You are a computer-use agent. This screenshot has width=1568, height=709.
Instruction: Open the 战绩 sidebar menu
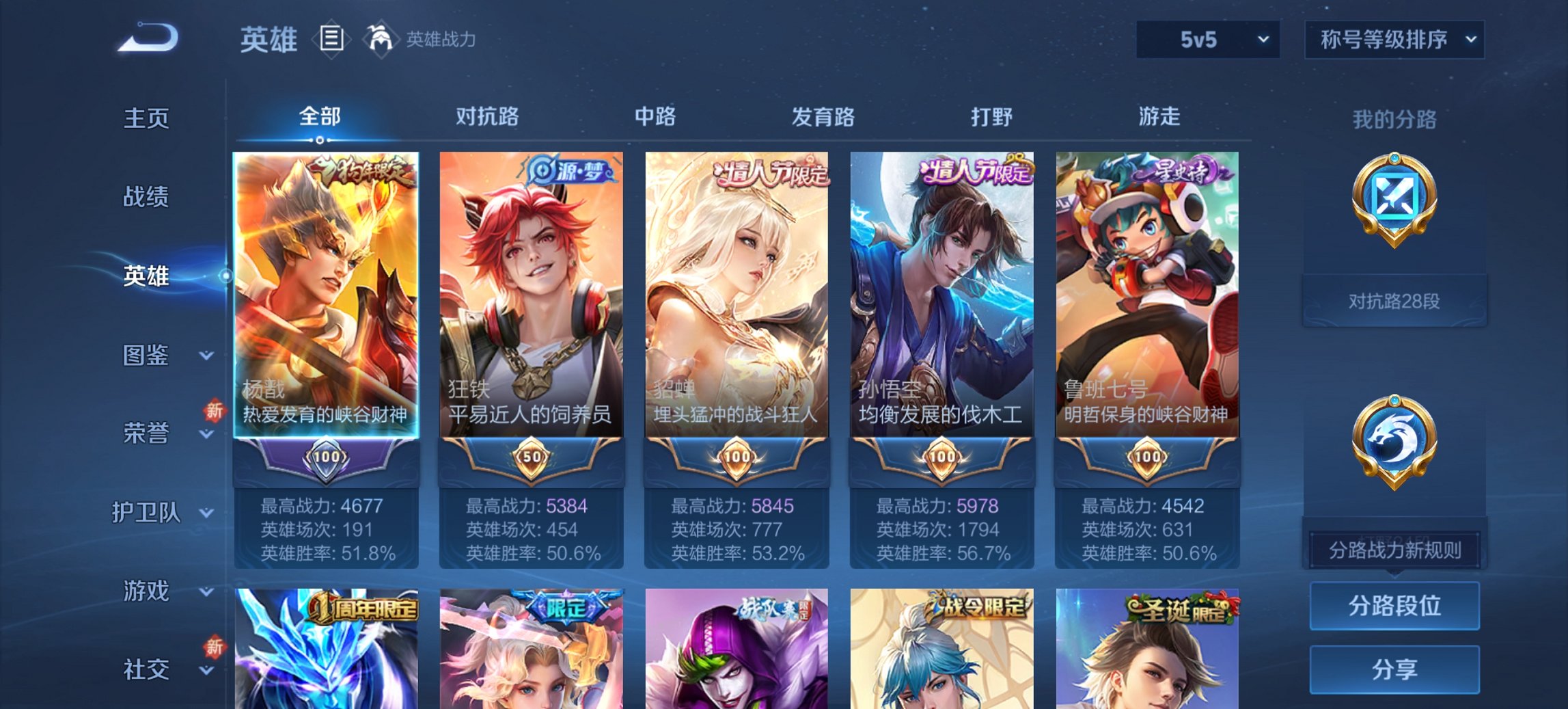coord(147,198)
